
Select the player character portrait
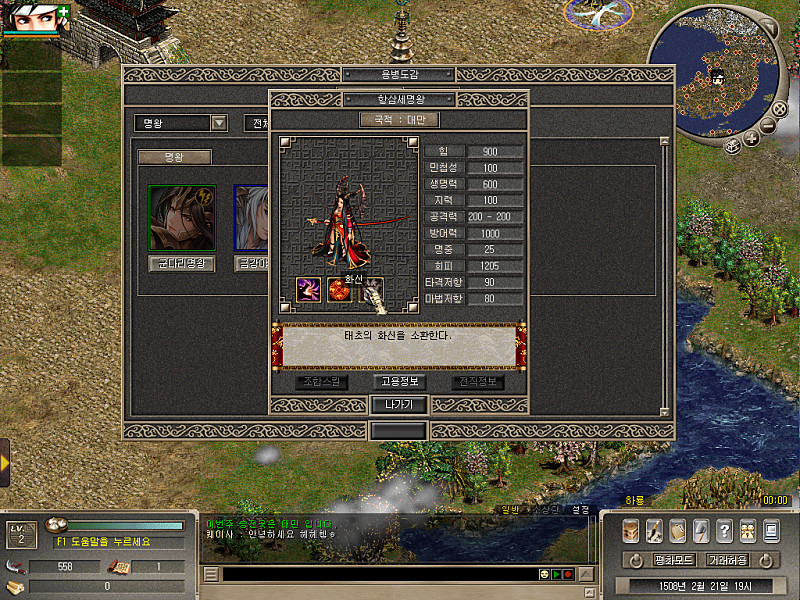click(x=36, y=17)
